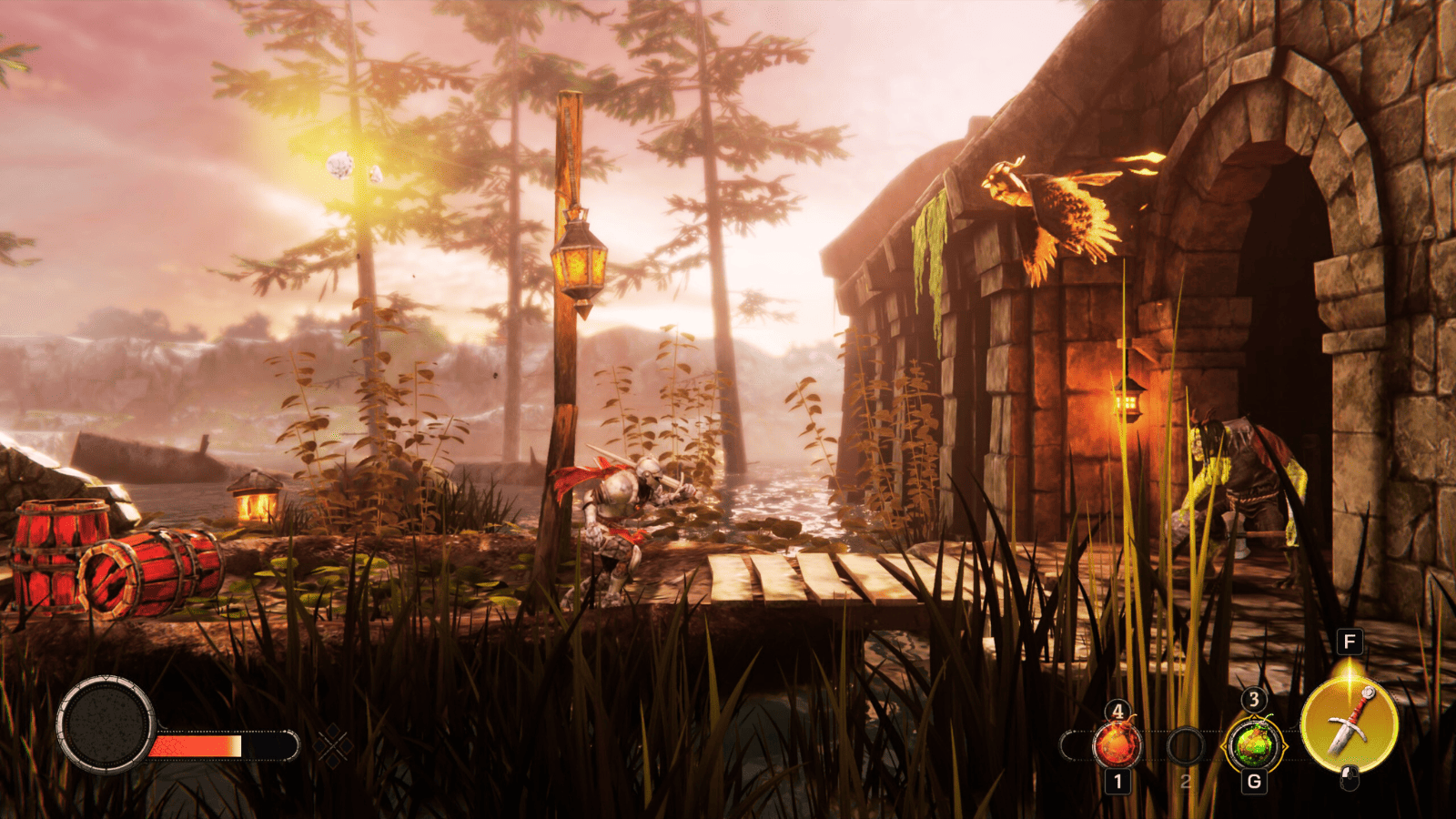Click the crossed diamonds emblem beside health bar
The width and height of the screenshot is (1456, 819).
(x=333, y=746)
